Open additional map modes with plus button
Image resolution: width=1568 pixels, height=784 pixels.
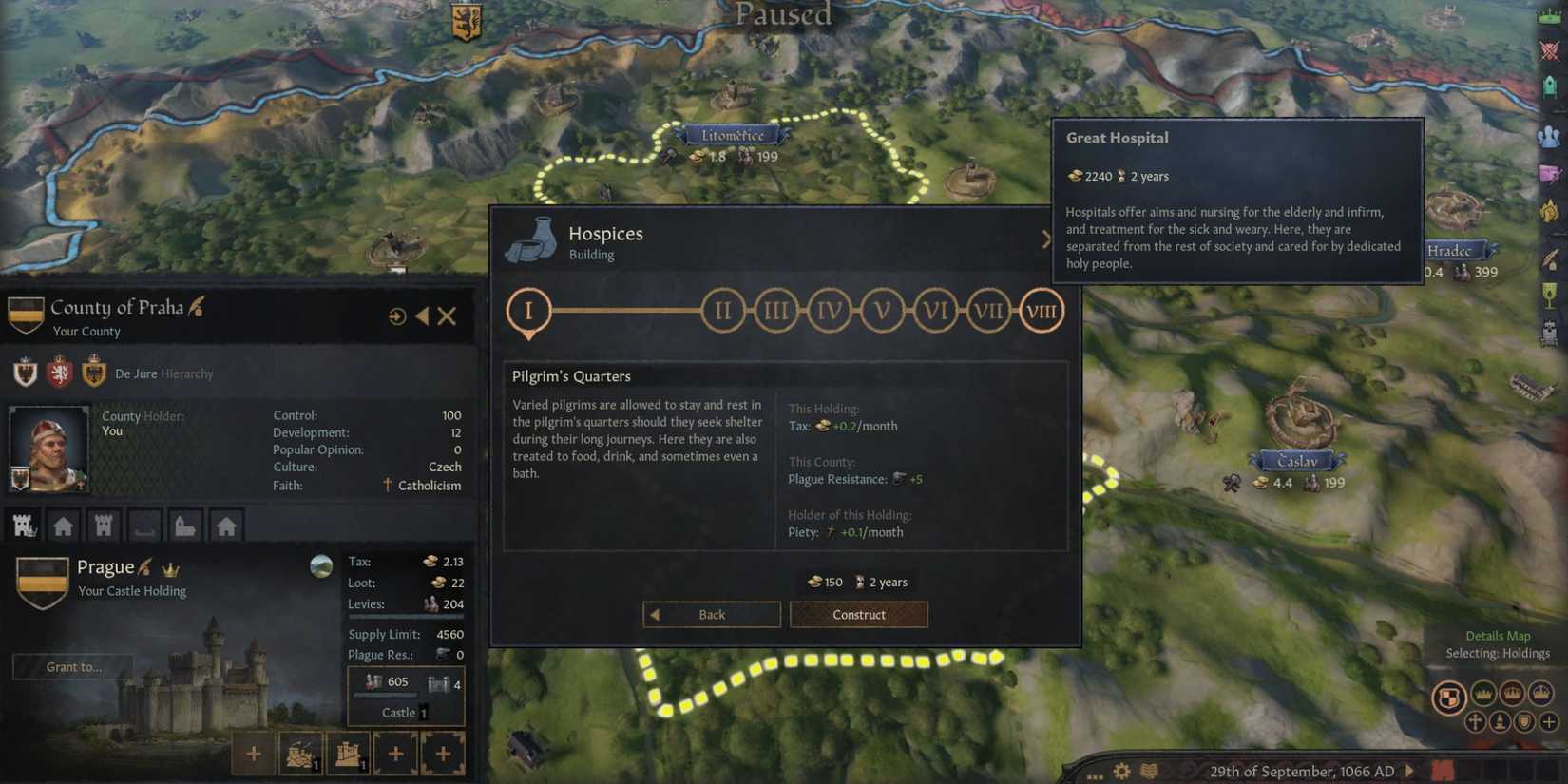pos(1549,722)
